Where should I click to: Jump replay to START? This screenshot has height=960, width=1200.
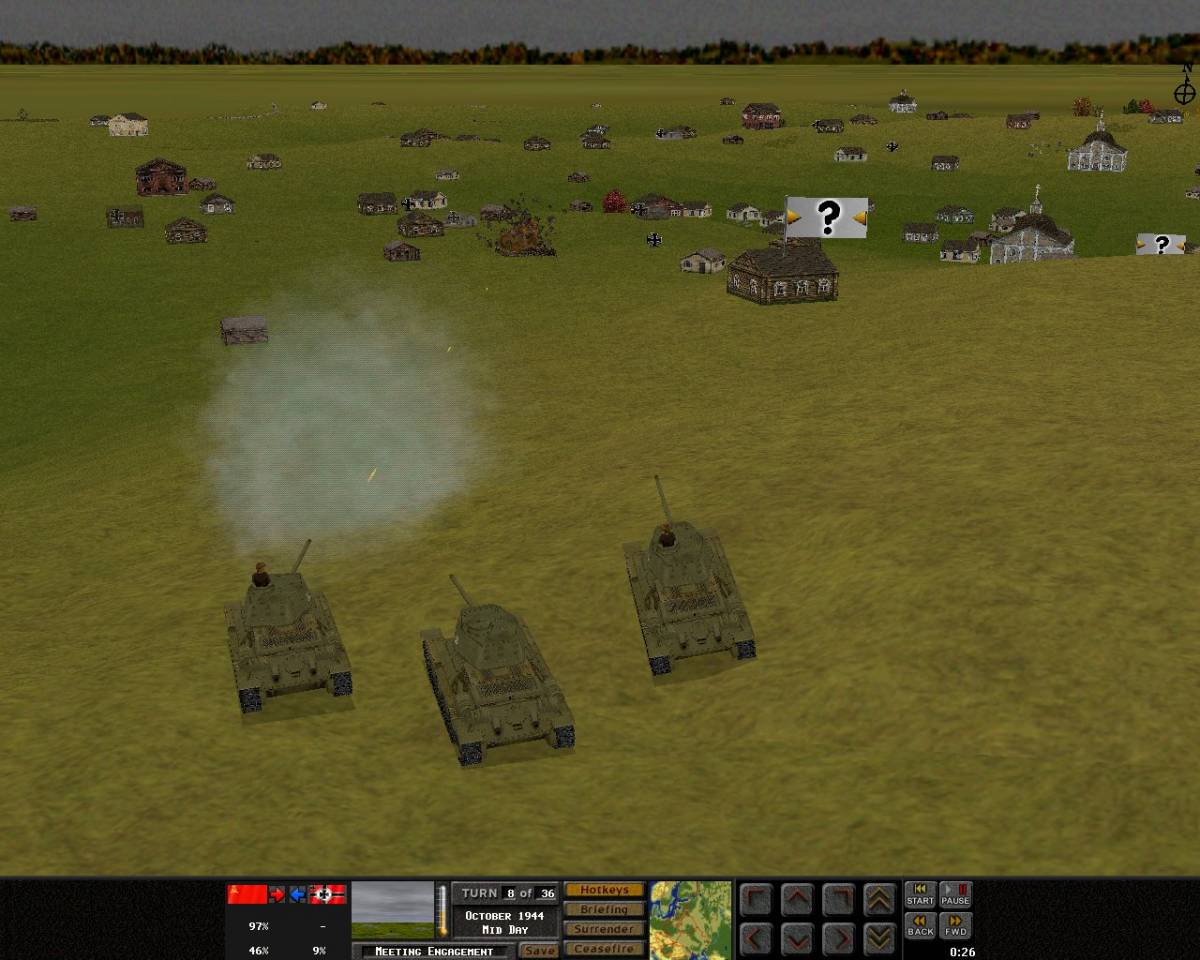pyautogui.click(x=920, y=894)
